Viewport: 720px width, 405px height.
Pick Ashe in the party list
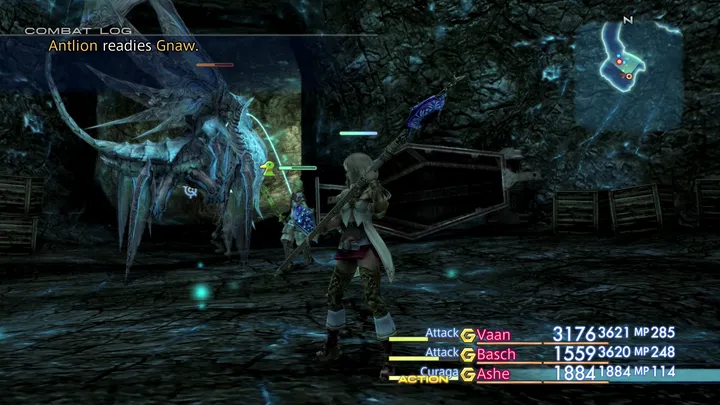[x=495, y=373]
